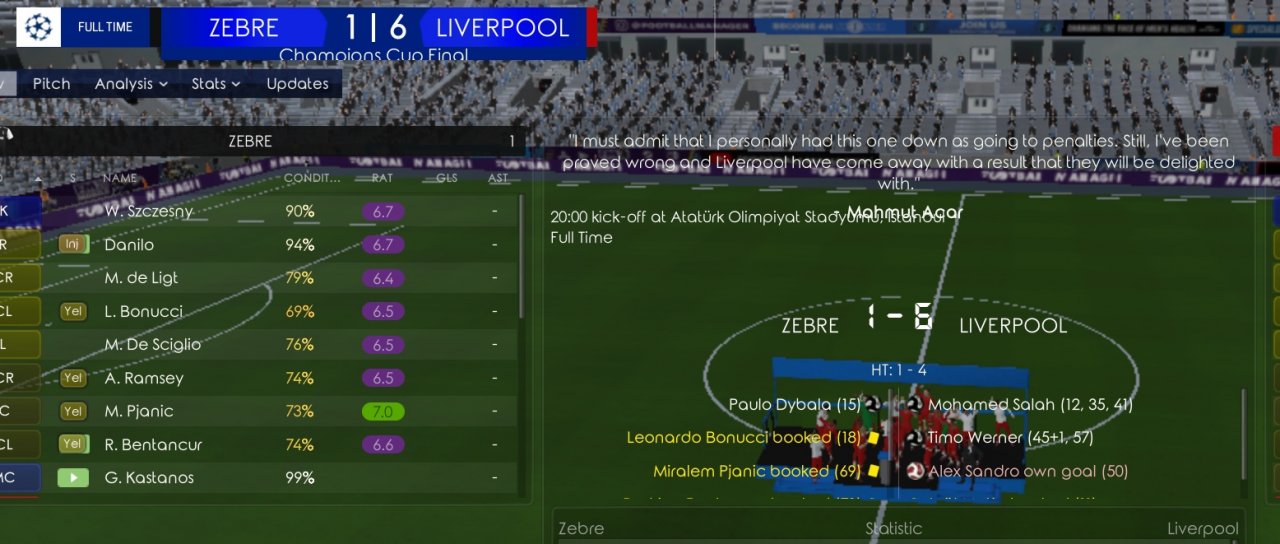Open the Analysis dropdown menu
The width and height of the screenshot is (1280, 544).
[131, 84]
